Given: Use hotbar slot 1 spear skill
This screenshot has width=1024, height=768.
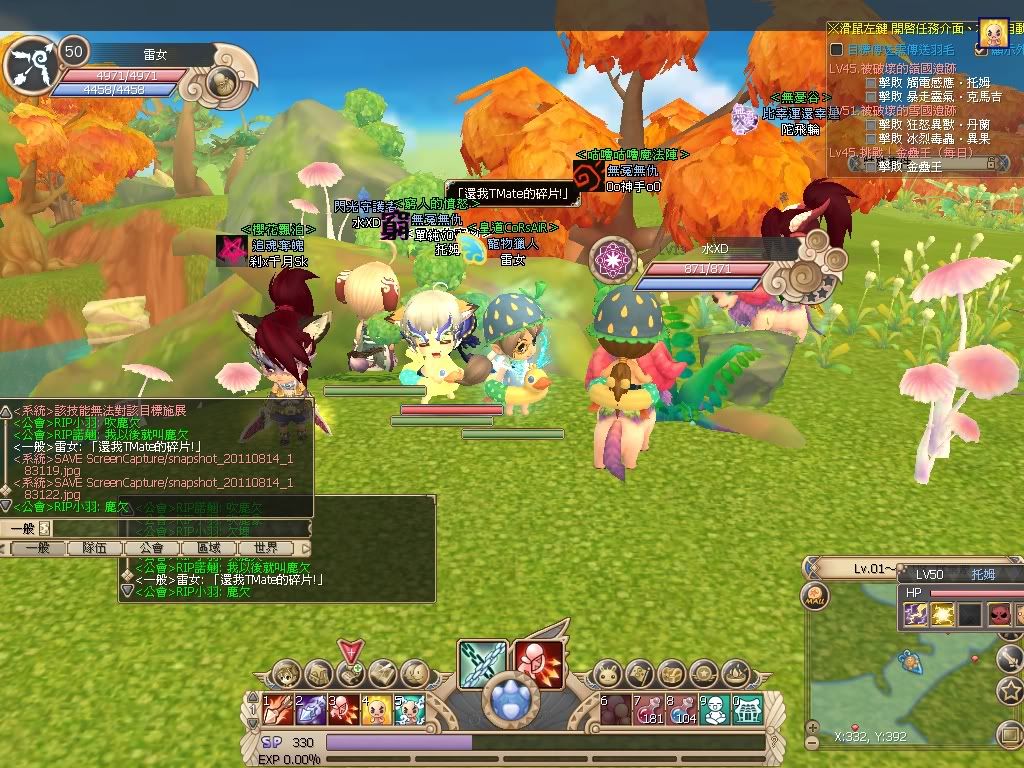Looking at the screenshot, I should 278,709.
